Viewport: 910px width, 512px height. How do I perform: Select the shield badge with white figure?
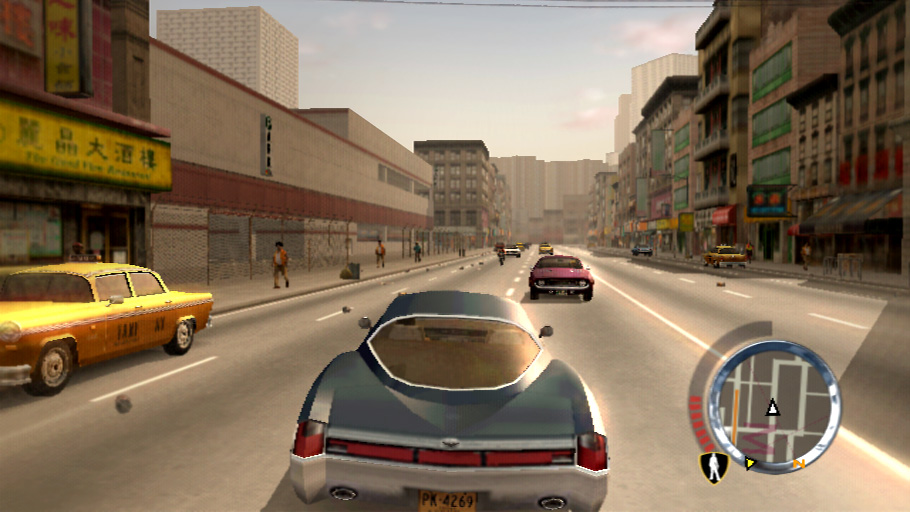[x=712, y=467]
